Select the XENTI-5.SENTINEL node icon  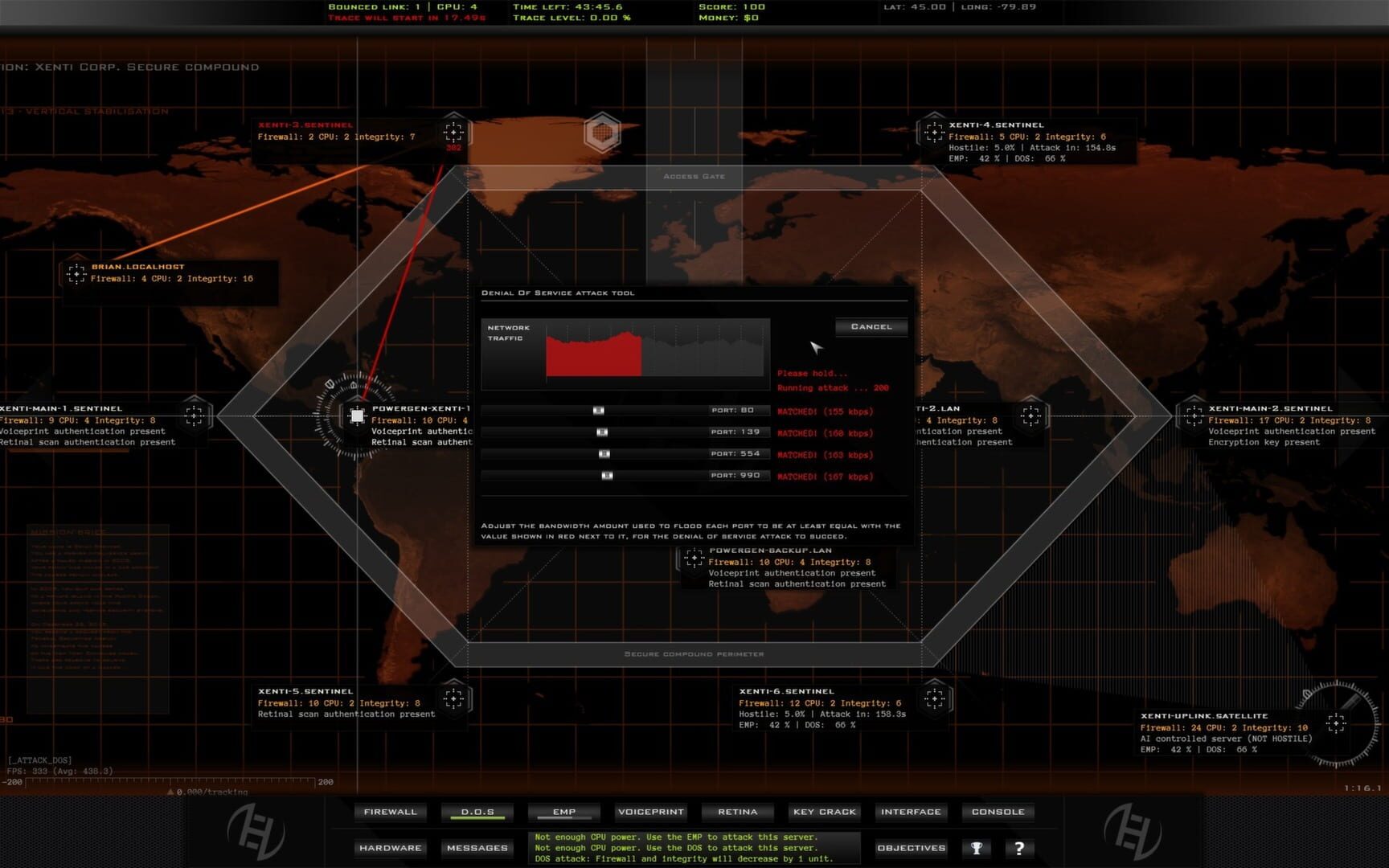(x=455, y=698)
